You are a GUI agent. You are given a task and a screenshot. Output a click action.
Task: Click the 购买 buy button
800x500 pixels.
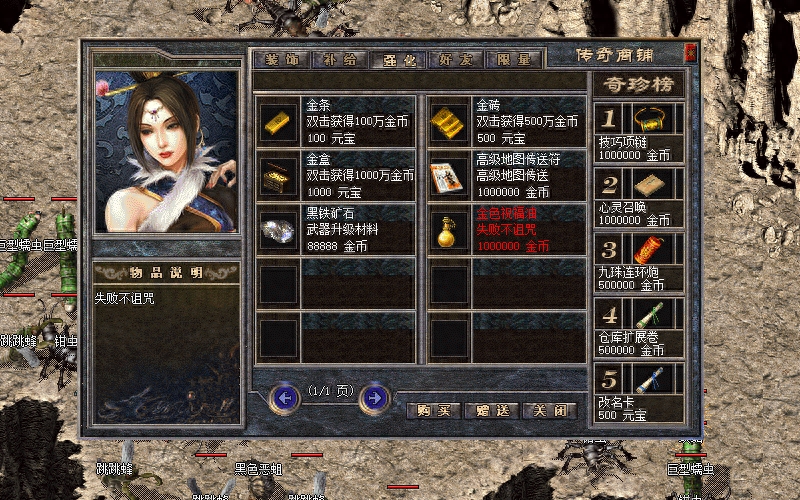[433, 410]
